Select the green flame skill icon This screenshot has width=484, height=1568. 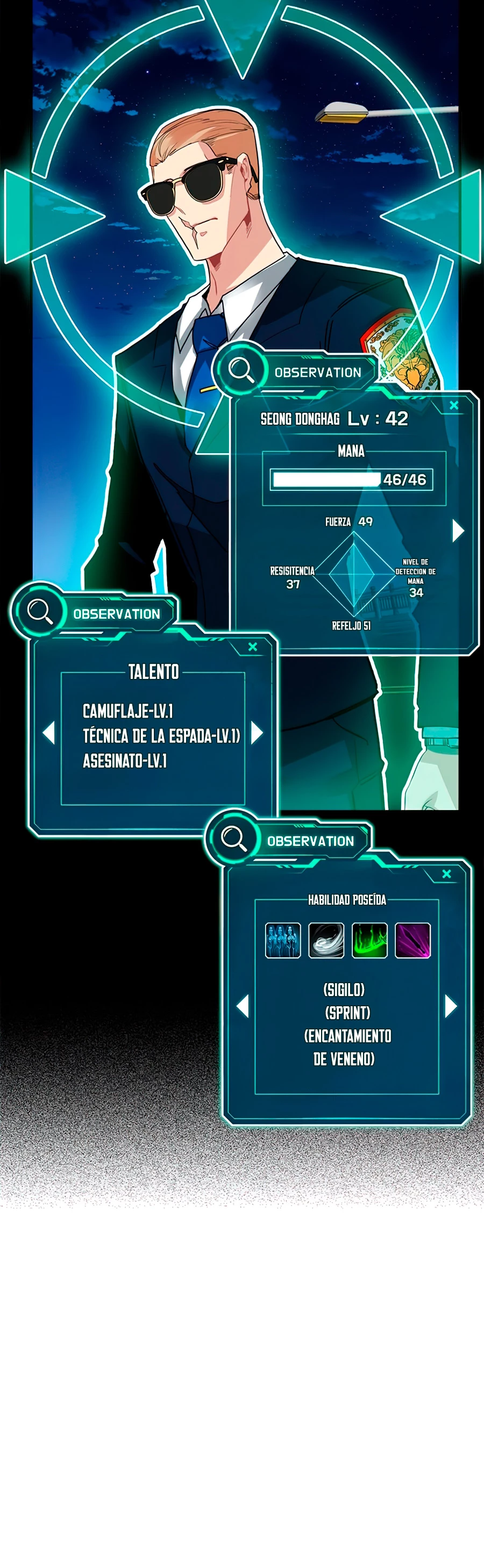[369, 940]
